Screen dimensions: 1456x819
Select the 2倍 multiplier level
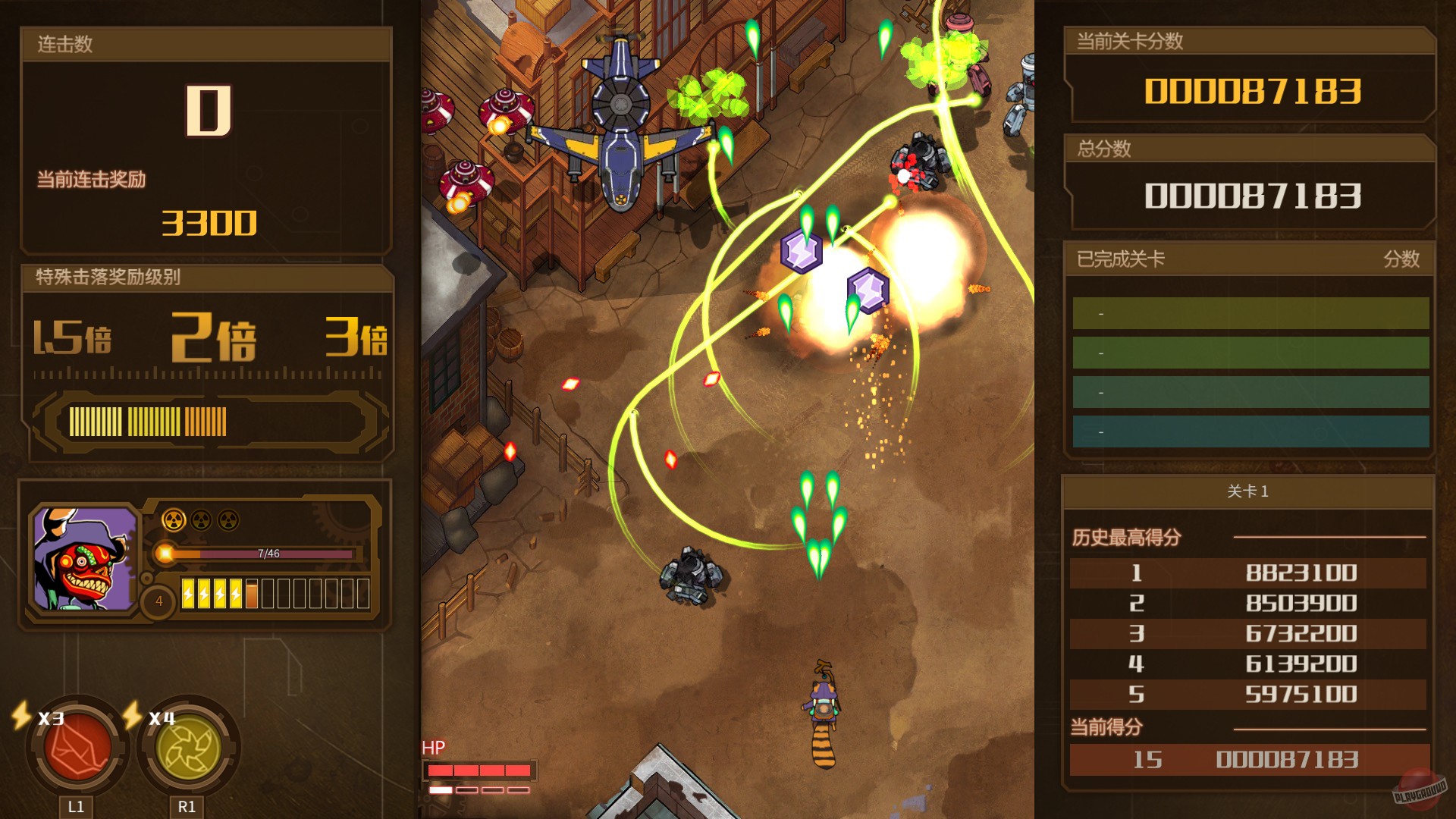tap(212, 336)
